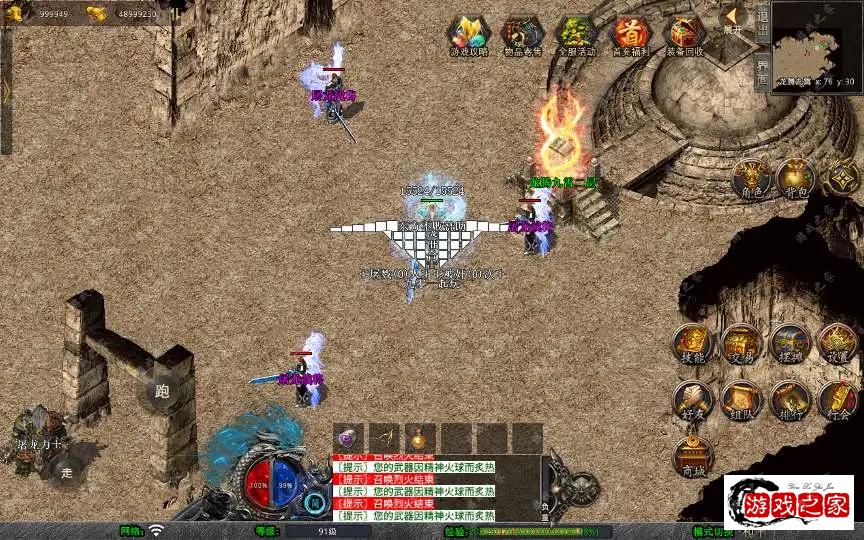Screen dimensions: 864x540
Task: Claim the 首充福利 first recharge bonus
Action: 631,35
